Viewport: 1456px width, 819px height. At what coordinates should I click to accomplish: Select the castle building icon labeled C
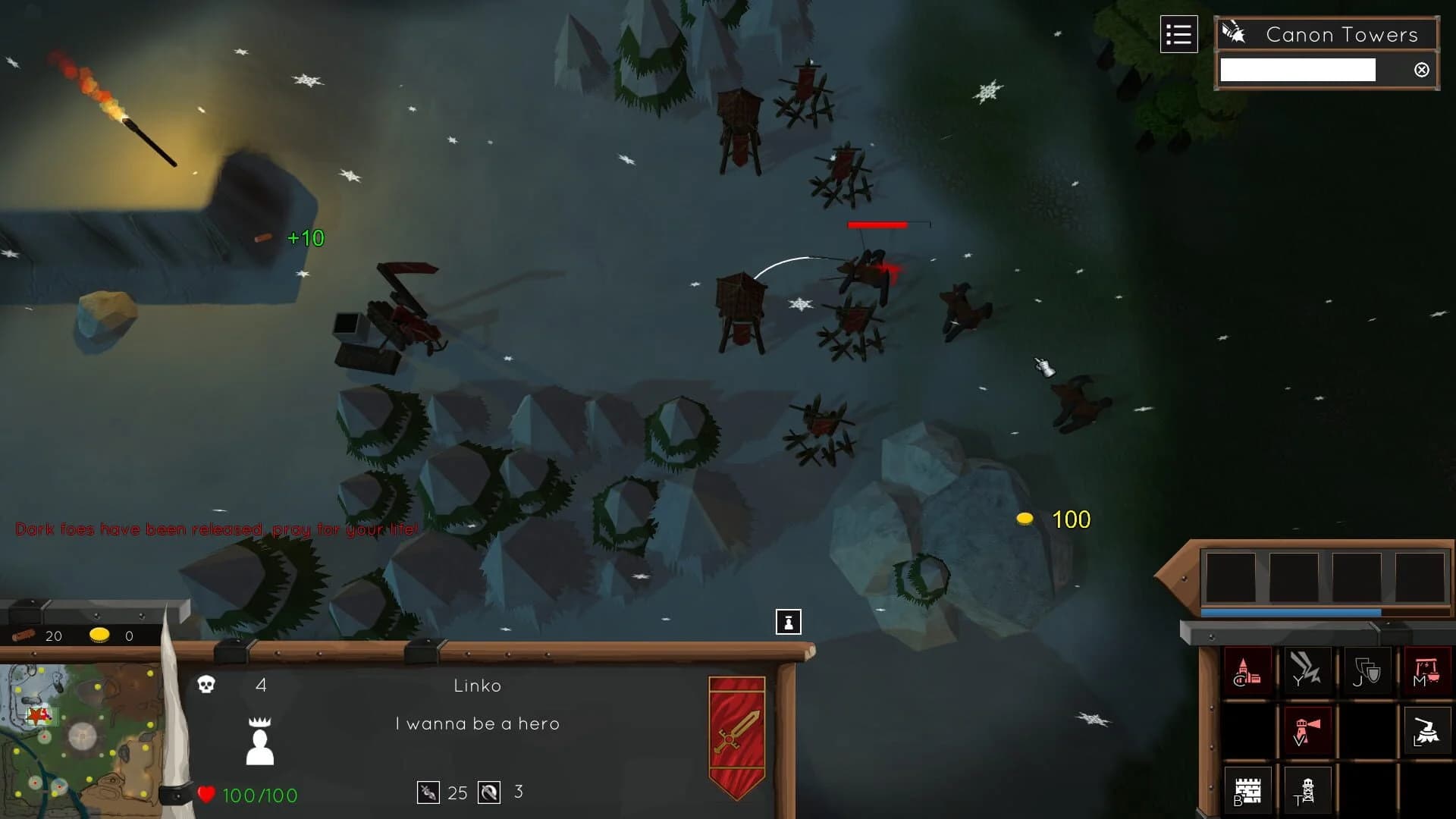(x=1247, y=671)
